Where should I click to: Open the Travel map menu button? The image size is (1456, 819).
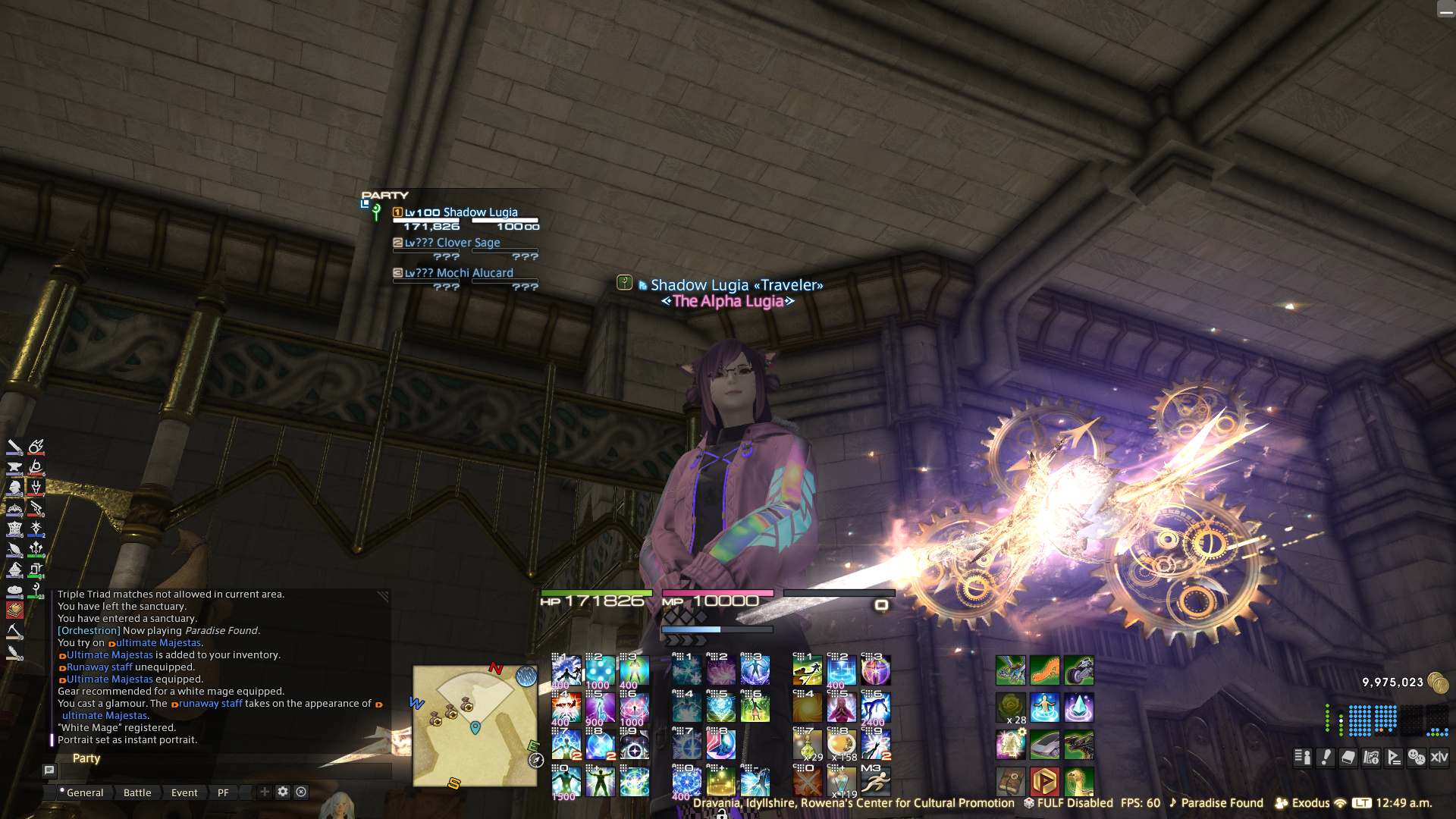(x=1371, y=757)
